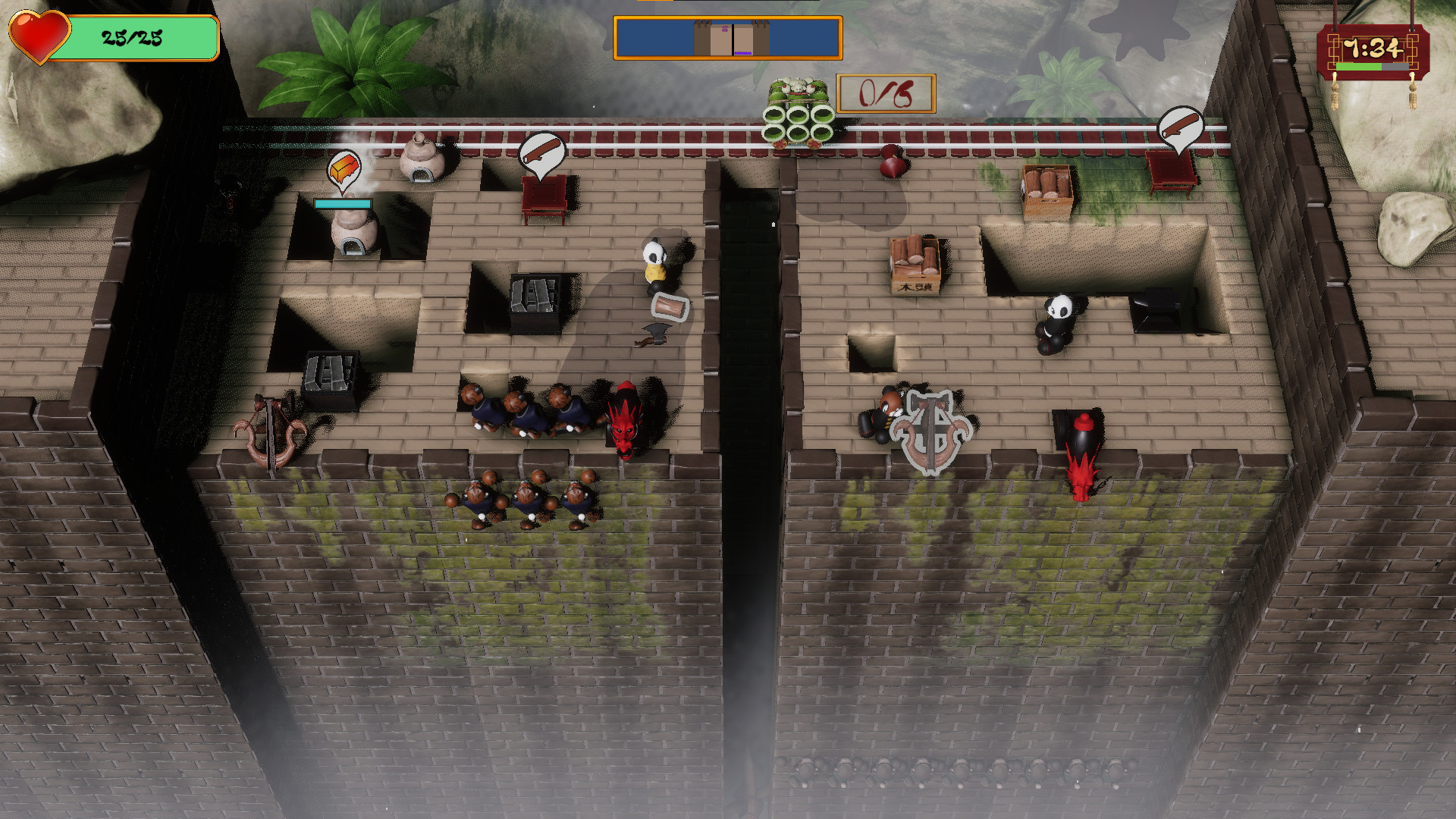This screenshot has width=1456, height=819.
Task: Expand the top-center mission progress banner
Action: tap(730, 36)
